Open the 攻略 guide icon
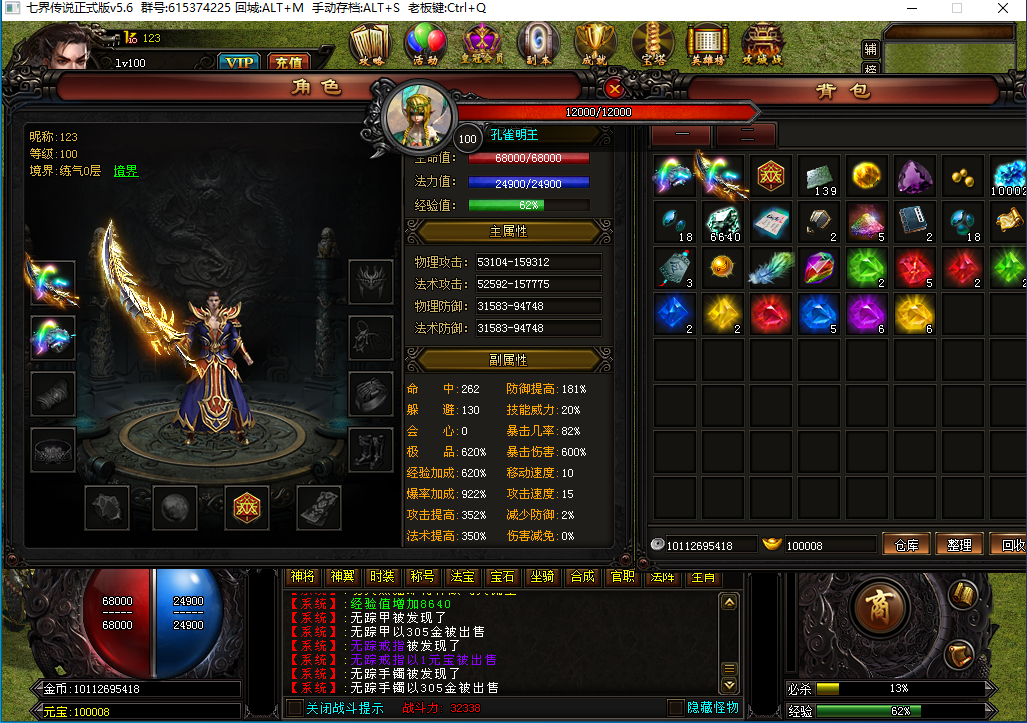This screenshot has width=1027, height=723. click(370, 43)
